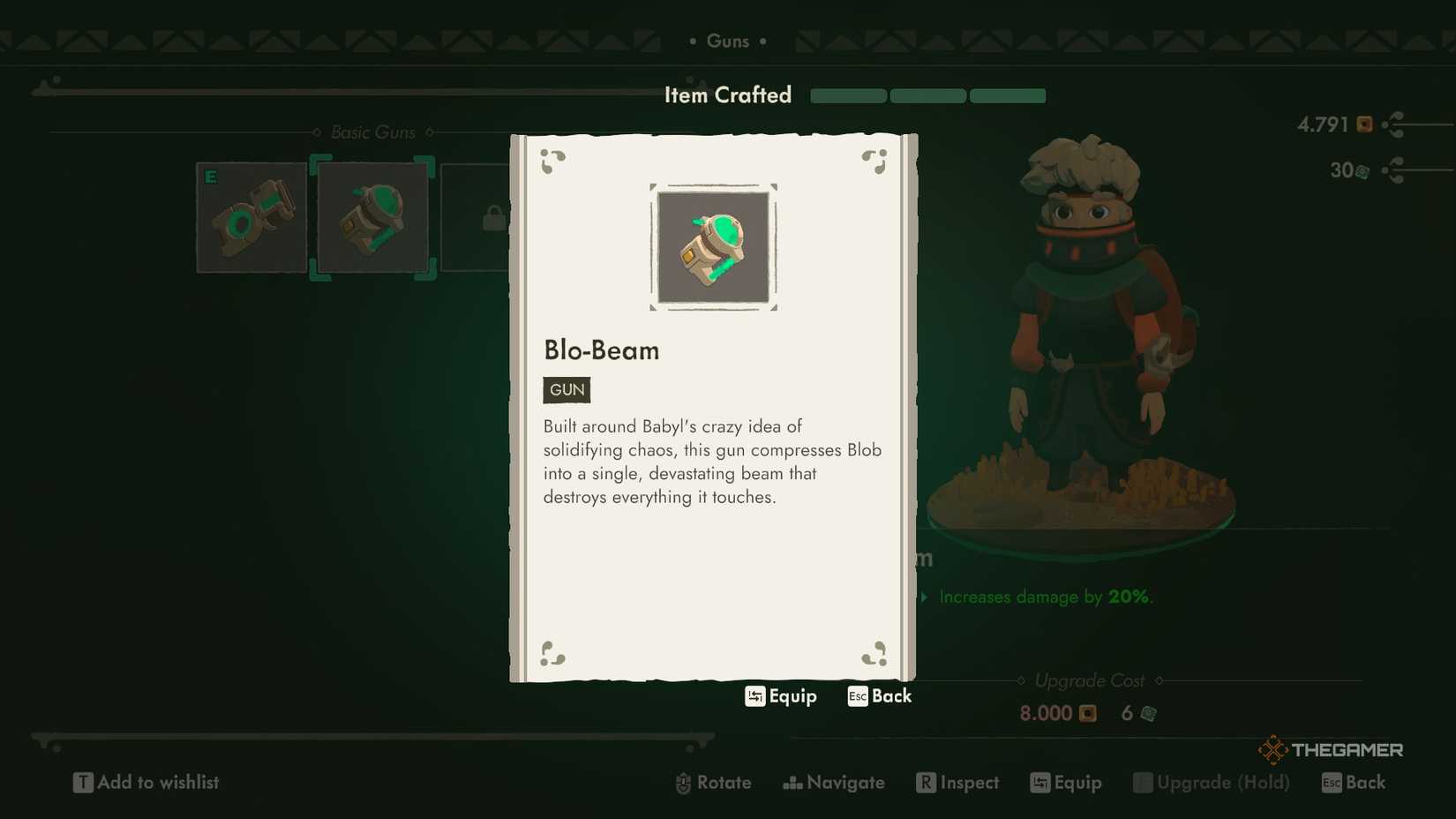This screenshot has height=819, width=1456.
Task: Click the Rotate gamepad icon in the bottom bar
Action: 682,783
